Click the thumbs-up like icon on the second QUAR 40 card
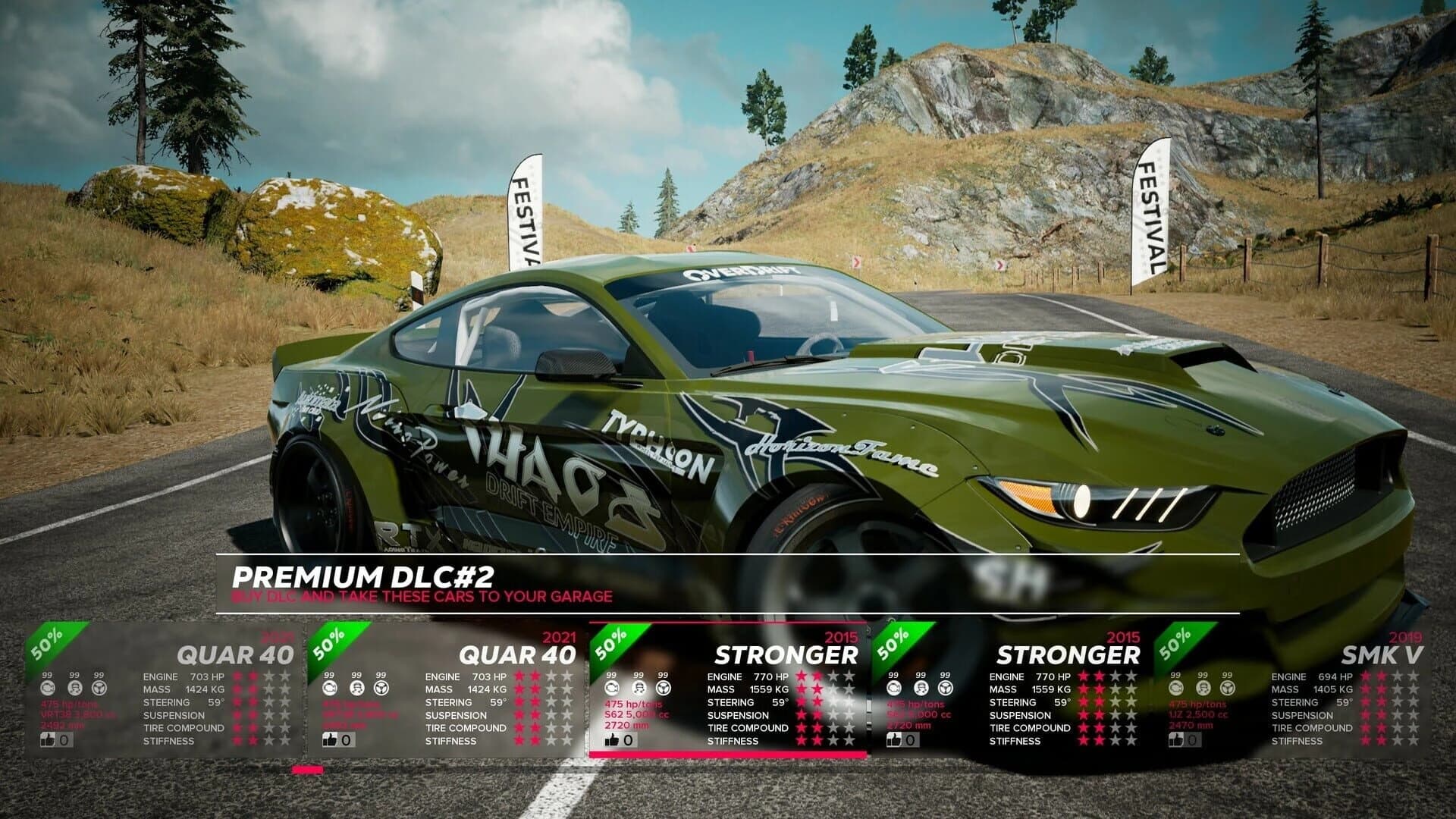Screen dimensions: 1456x819 (330, 739)
